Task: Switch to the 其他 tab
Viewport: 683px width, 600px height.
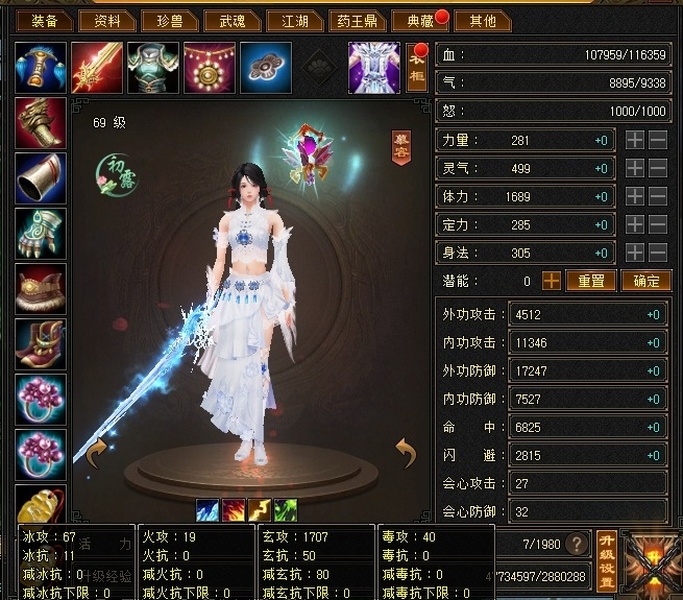Action: tap(482, 20)
